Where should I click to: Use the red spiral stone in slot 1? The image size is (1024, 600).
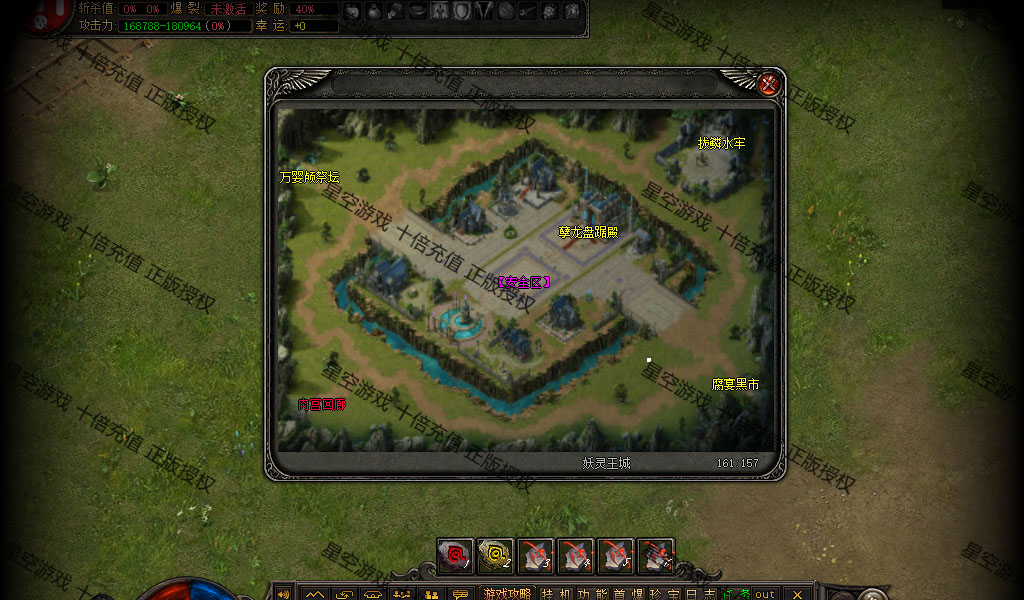(455, 555)
